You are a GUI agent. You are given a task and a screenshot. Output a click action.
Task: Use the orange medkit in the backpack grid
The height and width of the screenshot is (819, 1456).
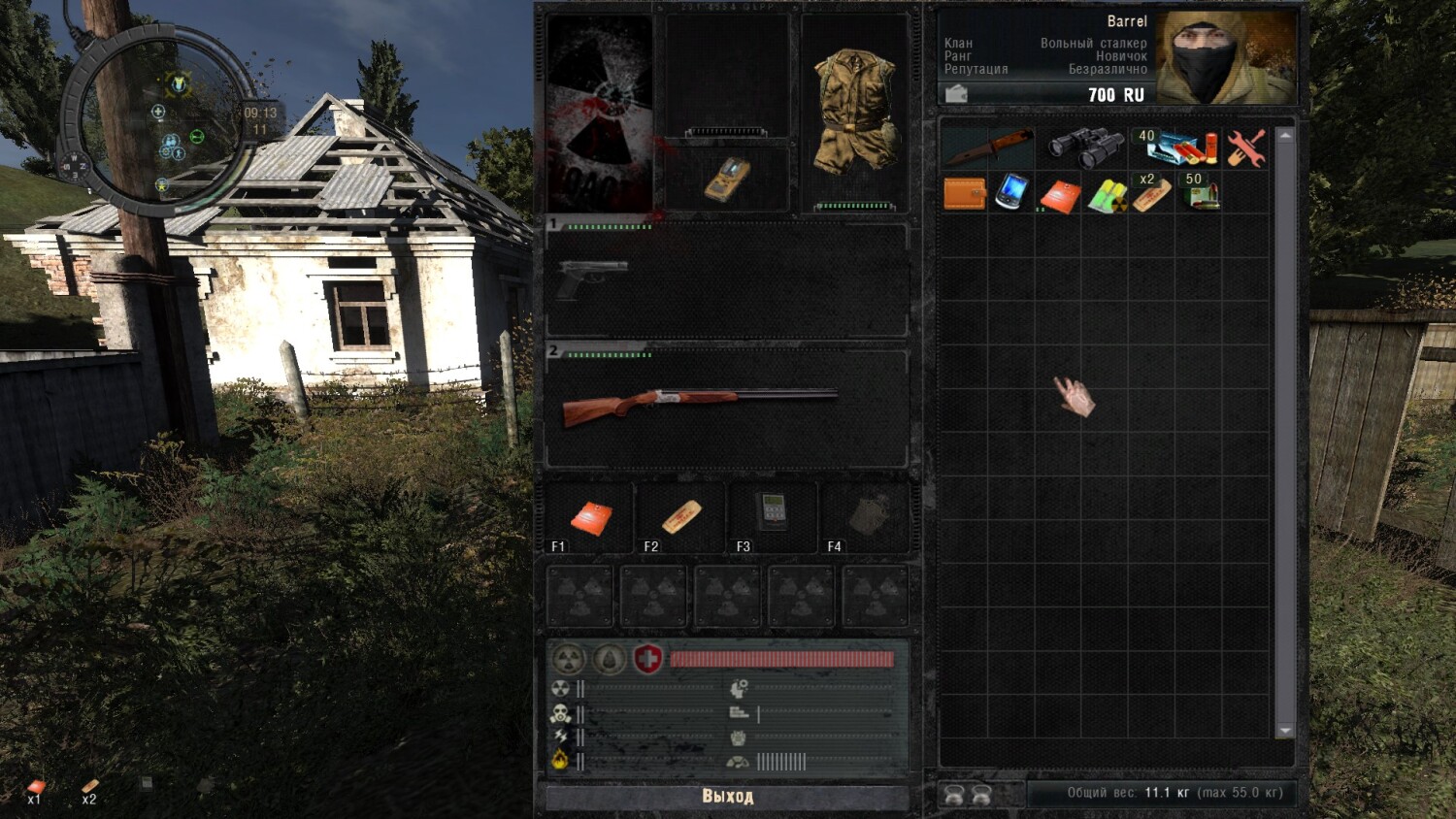[x=1059, y=195]
